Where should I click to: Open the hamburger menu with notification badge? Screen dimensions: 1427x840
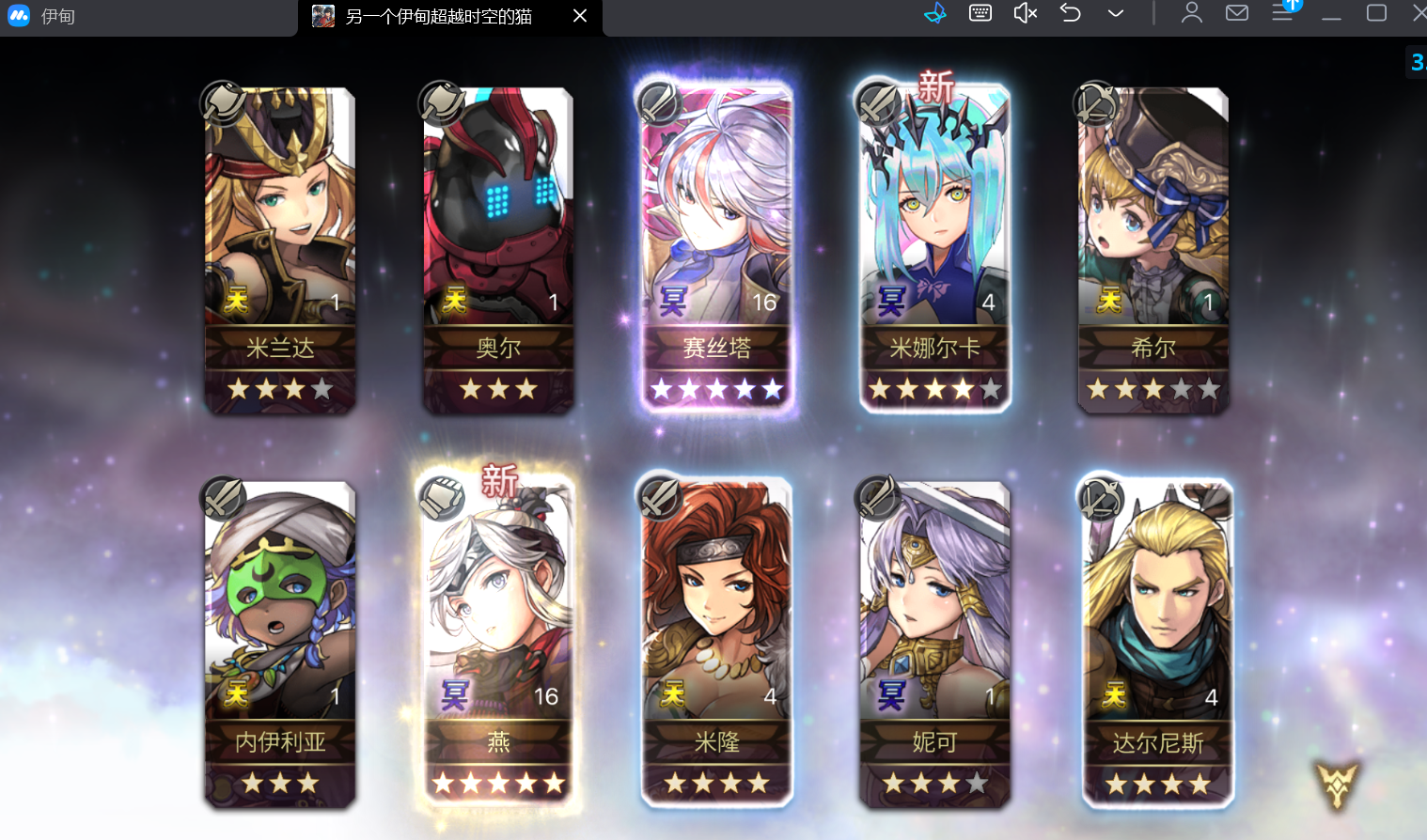tap(1283, 13)
